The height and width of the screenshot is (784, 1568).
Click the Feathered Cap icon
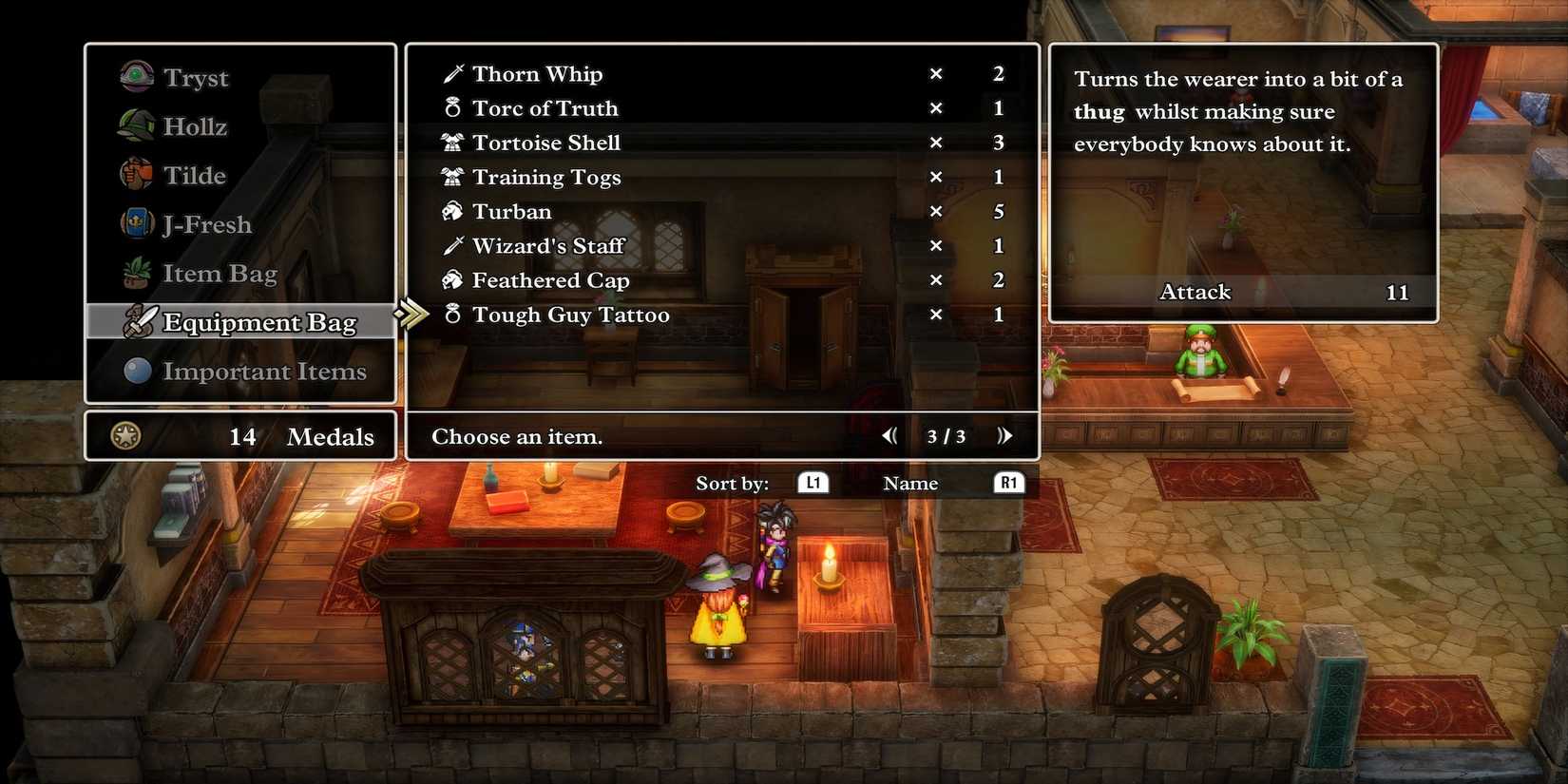tap(454, 279)
